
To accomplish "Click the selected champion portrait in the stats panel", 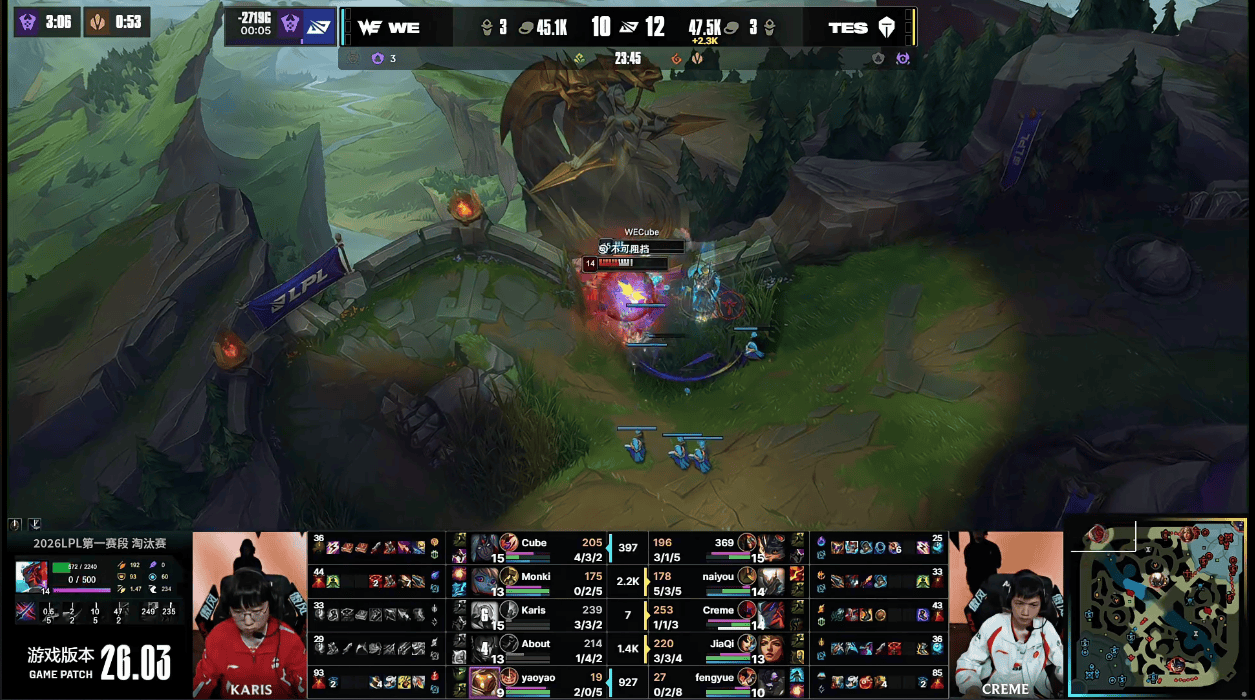I will (30, 576).
